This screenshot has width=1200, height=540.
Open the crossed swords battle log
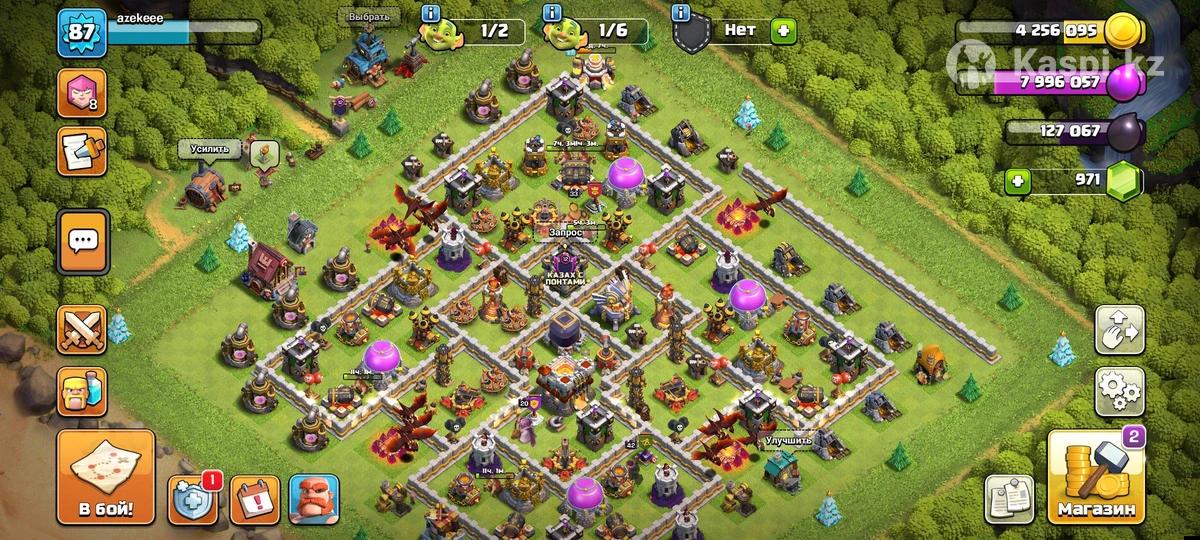click(82, 328)
